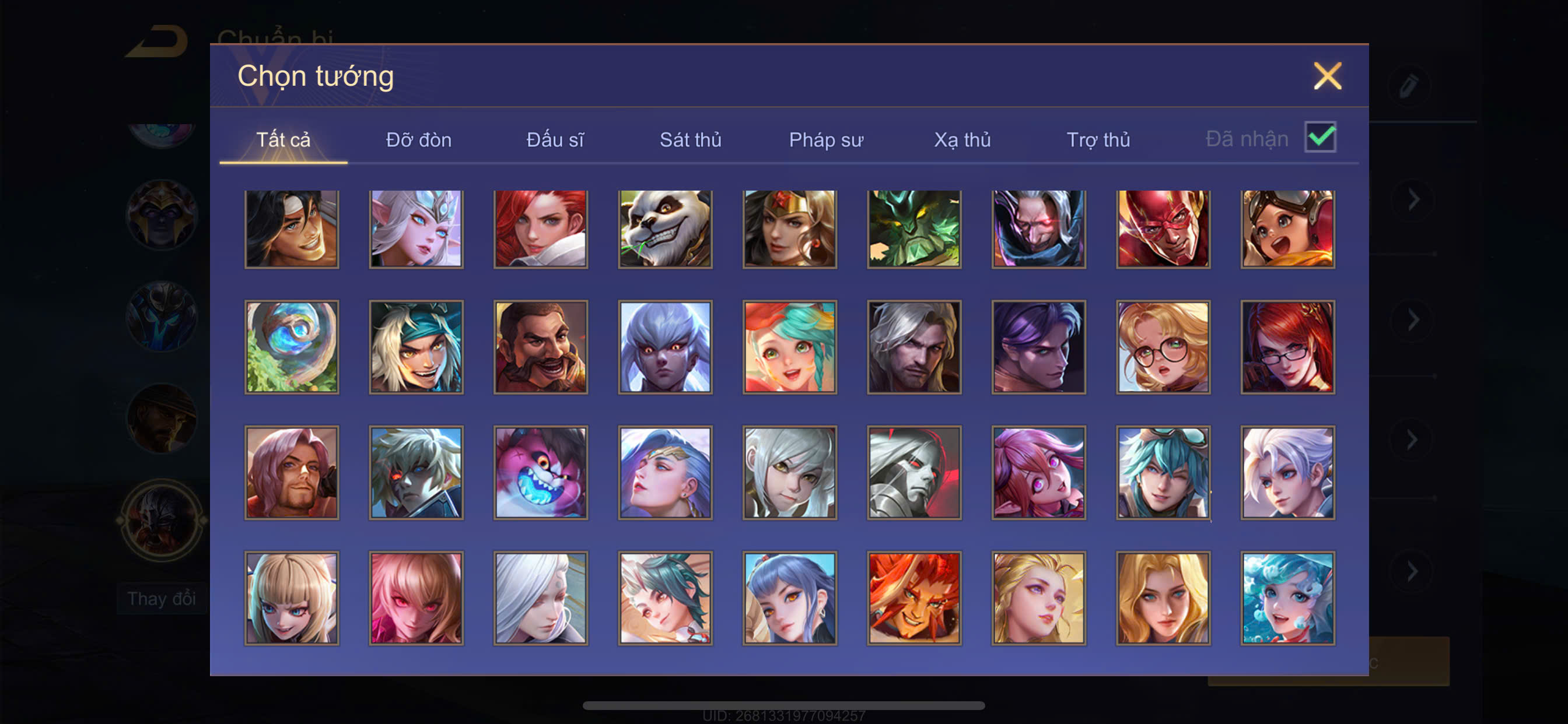This screenshot has height=724, width=1568.
Task: Switch to the Tất cả tab
Action: pyautogui.click(x=283, y=140)
